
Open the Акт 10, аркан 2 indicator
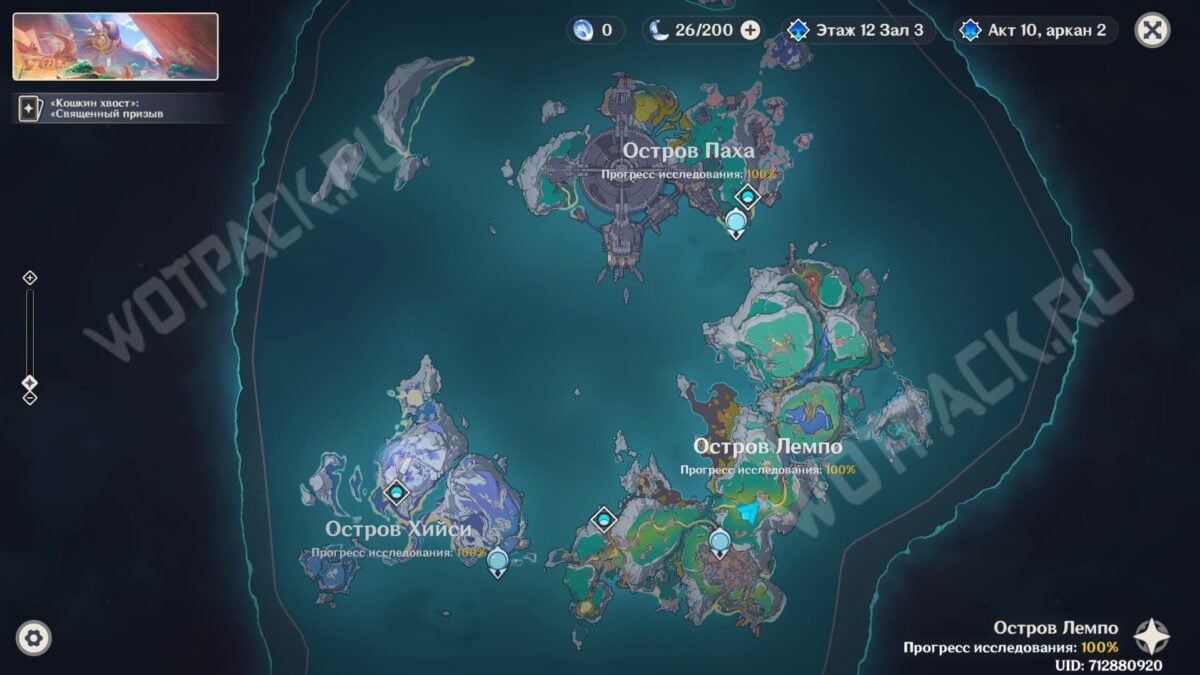[1035, 30]
